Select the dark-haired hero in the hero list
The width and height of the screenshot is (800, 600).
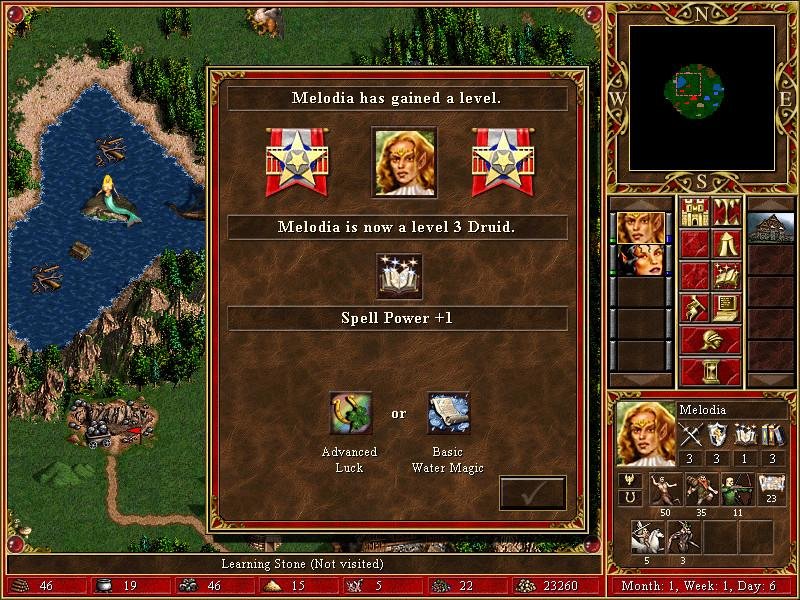(x=640, y=260)
